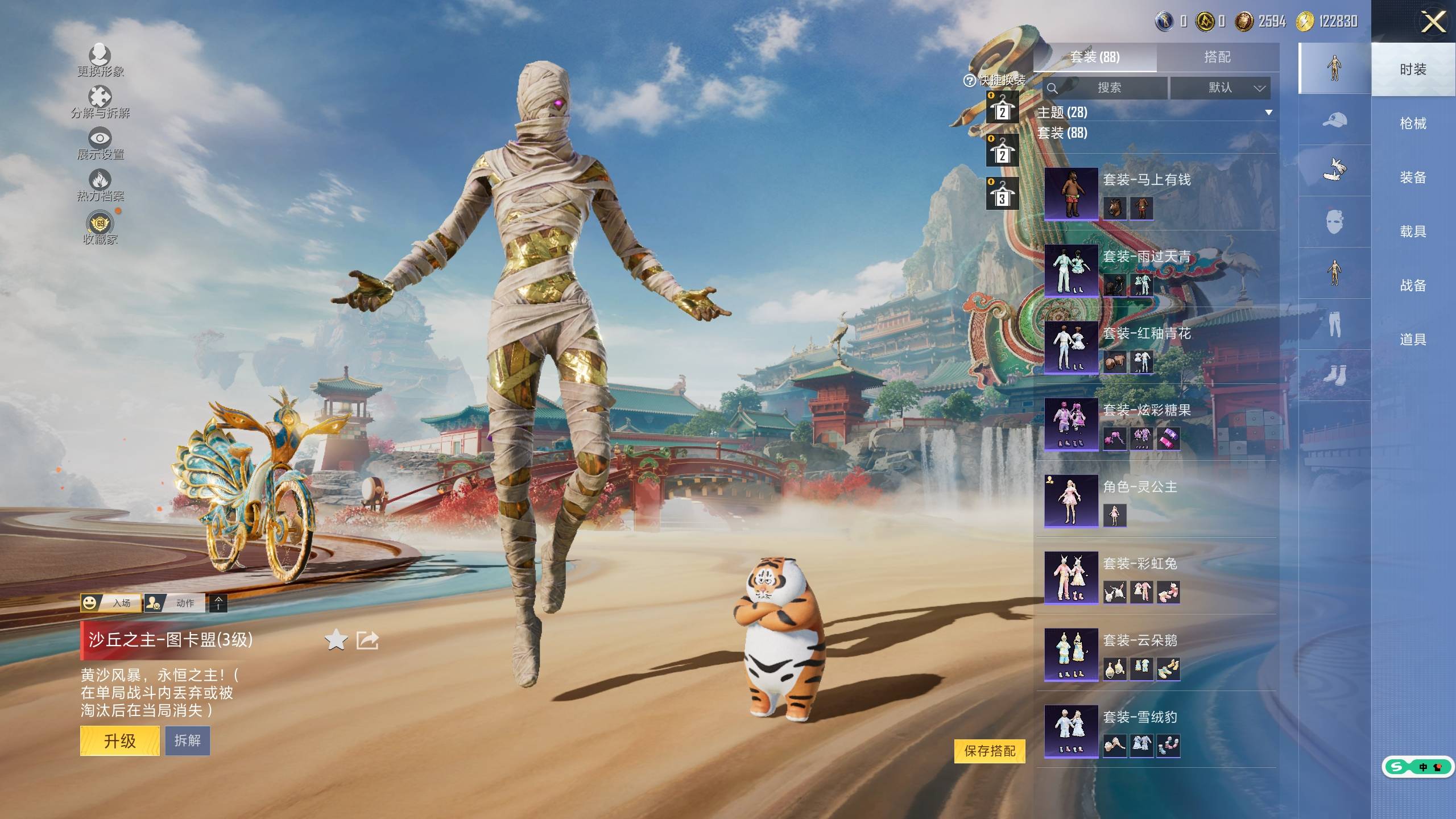Viewport: 1456px width, 819px height.
Task: Open 展示设置 display settings
Action: point(100,143)
